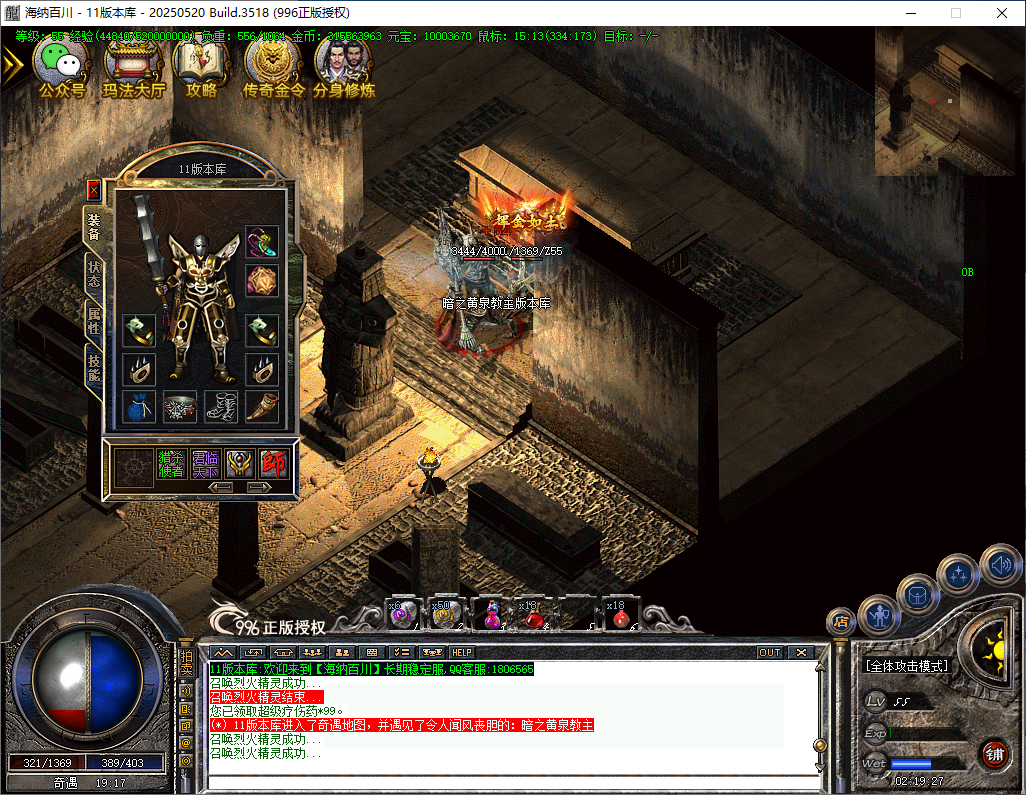Click the OUT button above chat
The width and height of the screenshot is (1026, 795).
(x=769, y=652)
